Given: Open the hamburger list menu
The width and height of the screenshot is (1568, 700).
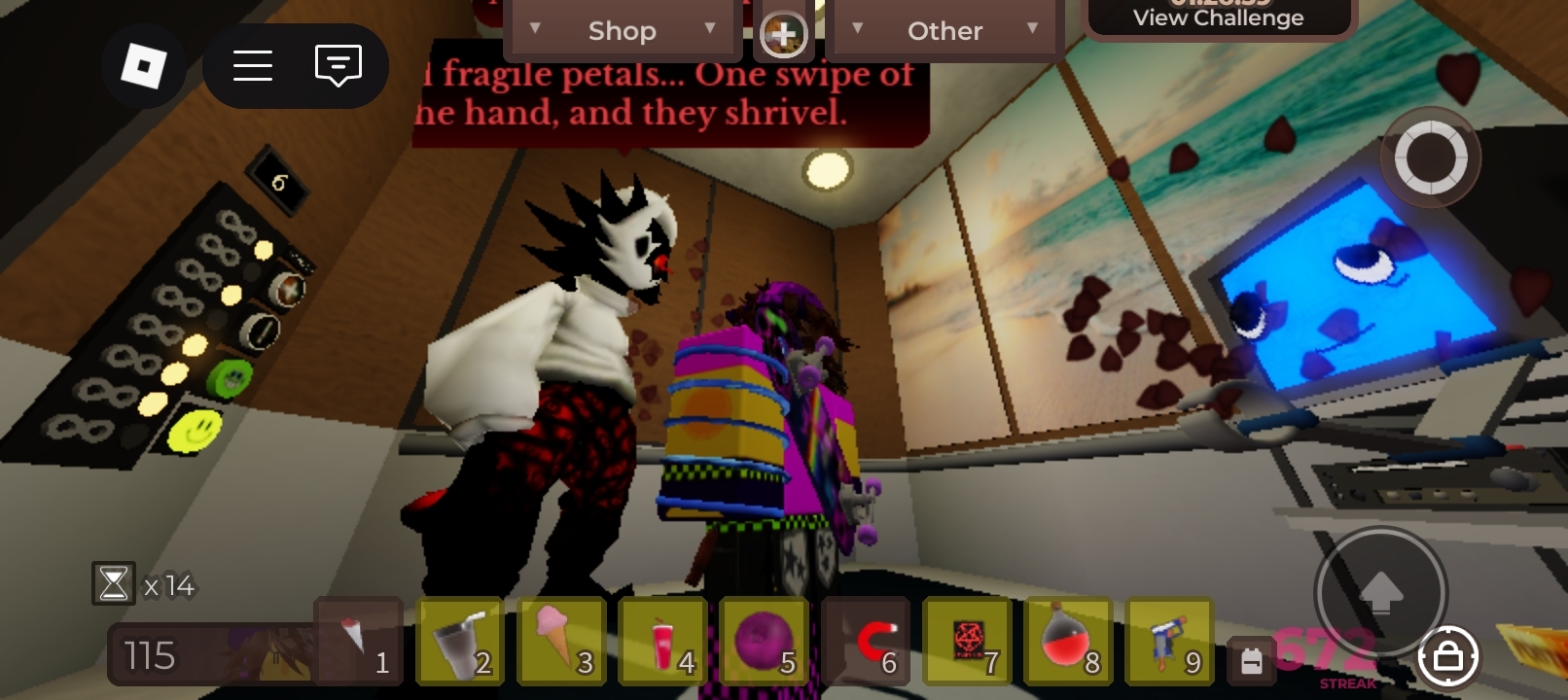Looking at the screenshot, I should click(253, 66).
